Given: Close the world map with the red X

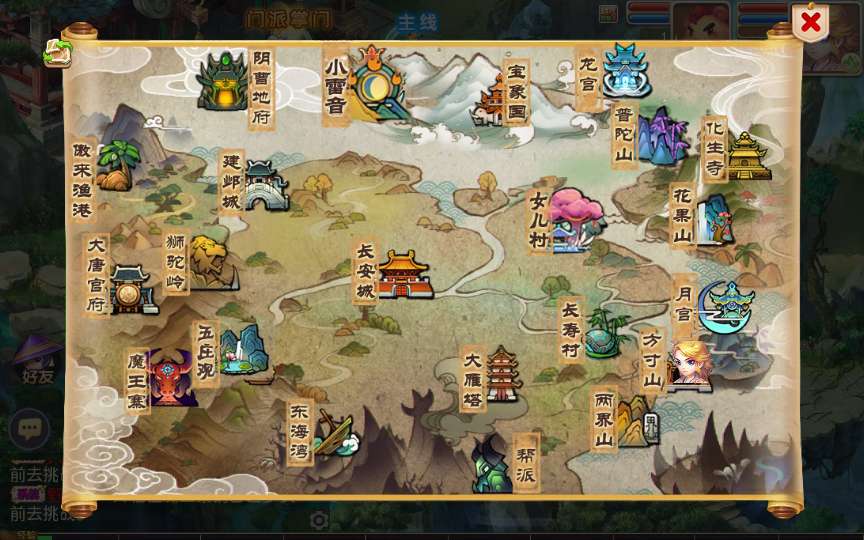Looking at the screenshot, I should coord(810,21).
